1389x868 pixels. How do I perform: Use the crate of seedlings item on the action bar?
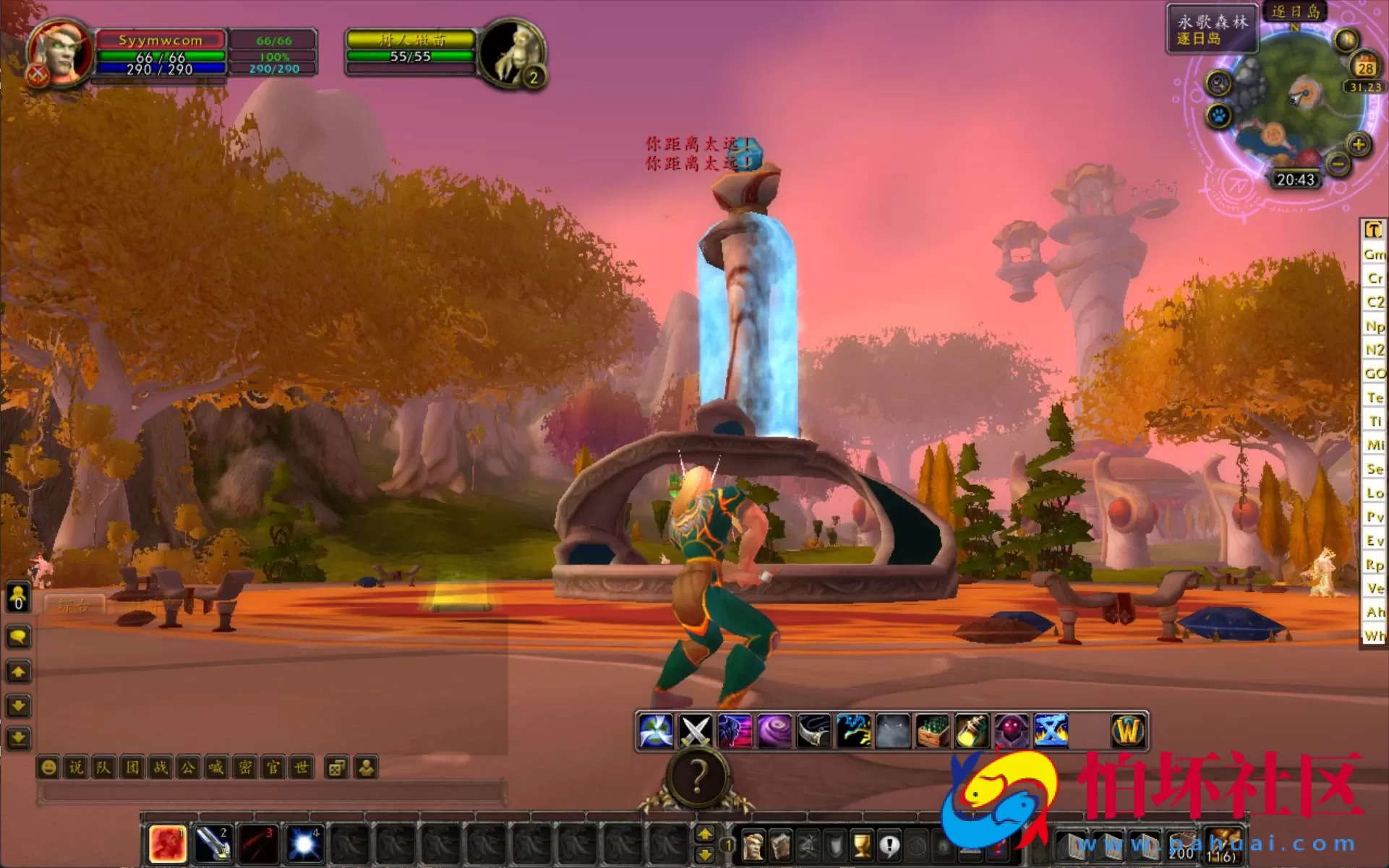(932, 730)
